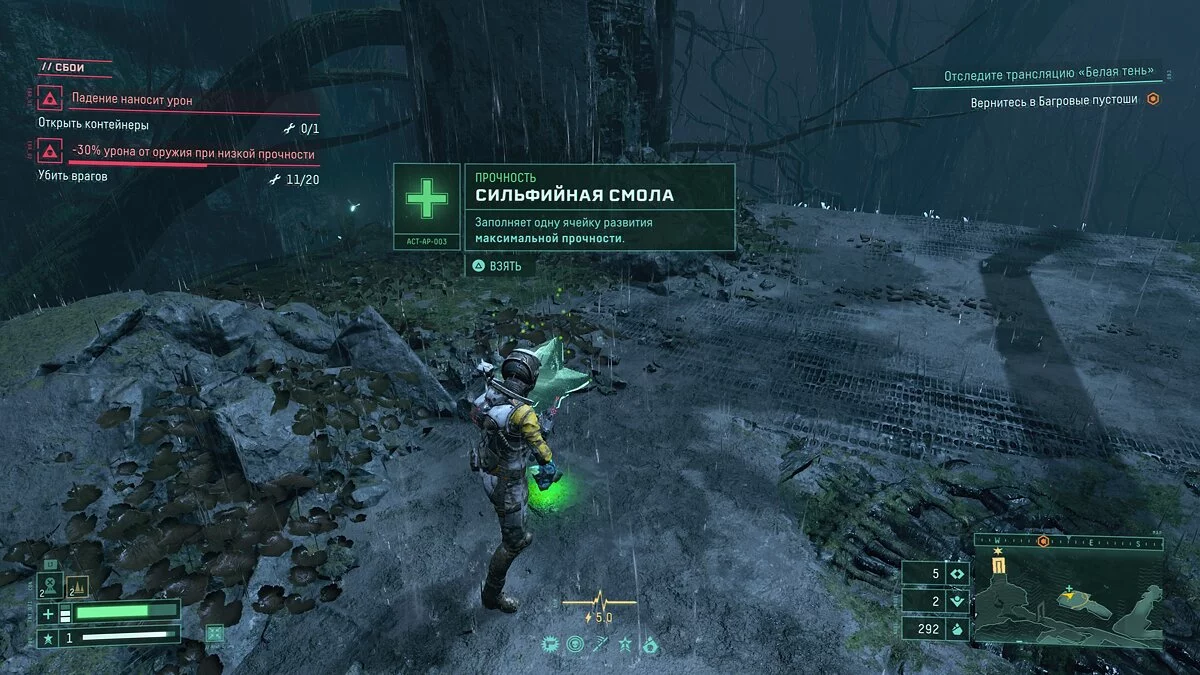Click the skull-in-circle status icon

point(575,645)
